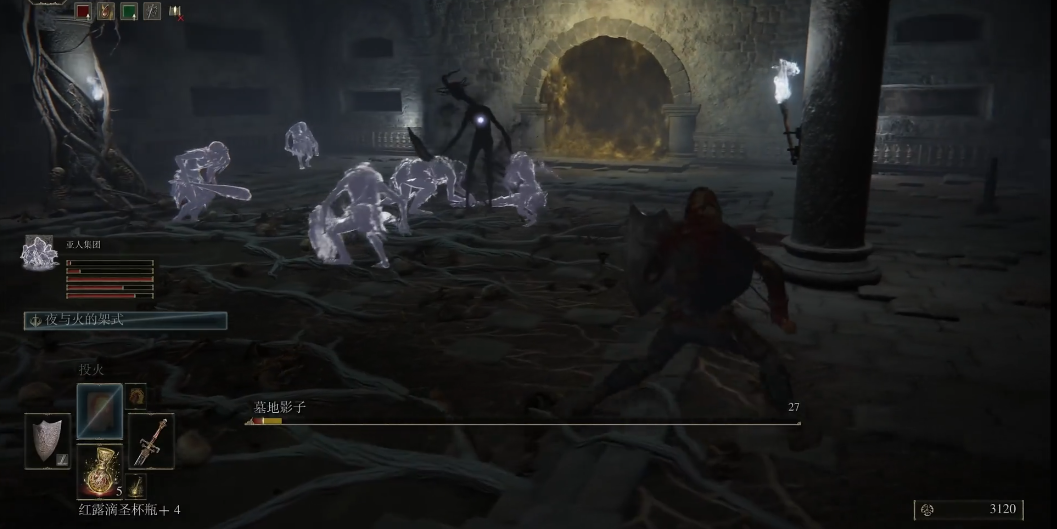Screen dimensions: 1057x529
Task: Select the sword in the right-hand slot
Action: tap(151, 440)
